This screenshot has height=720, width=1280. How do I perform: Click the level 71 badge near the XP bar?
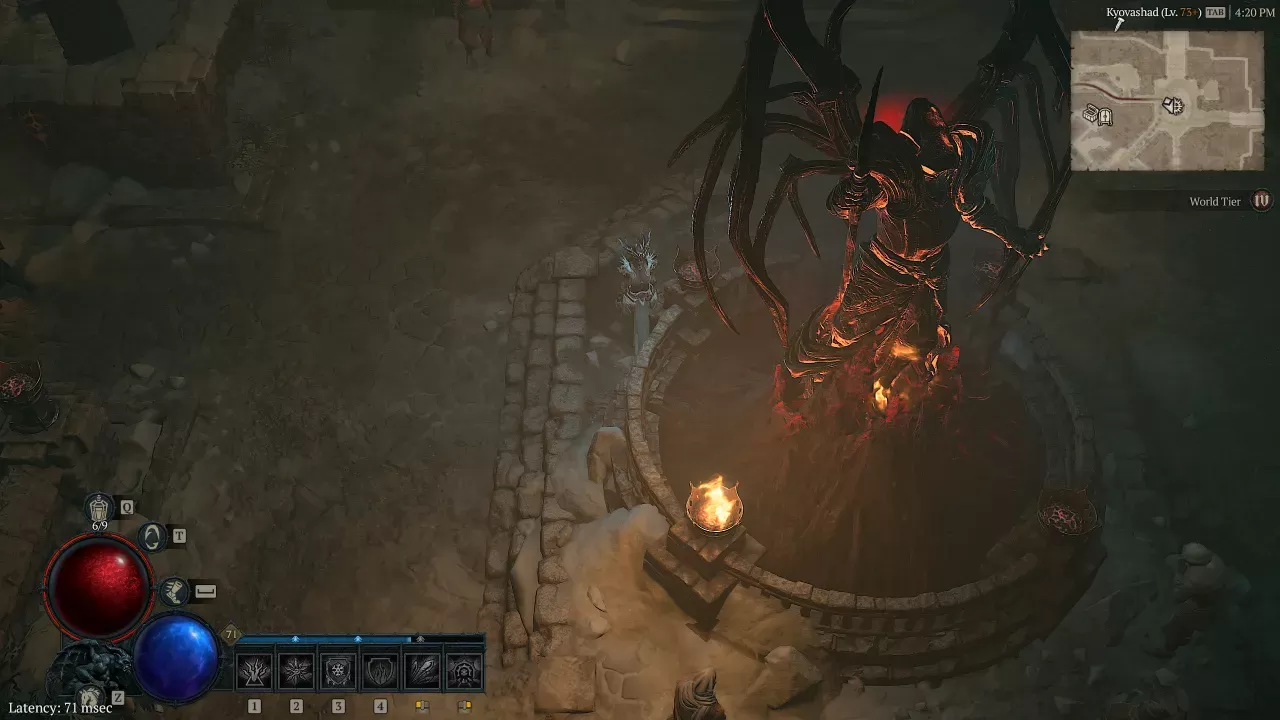pyautogui.click(x=230, y=634)
